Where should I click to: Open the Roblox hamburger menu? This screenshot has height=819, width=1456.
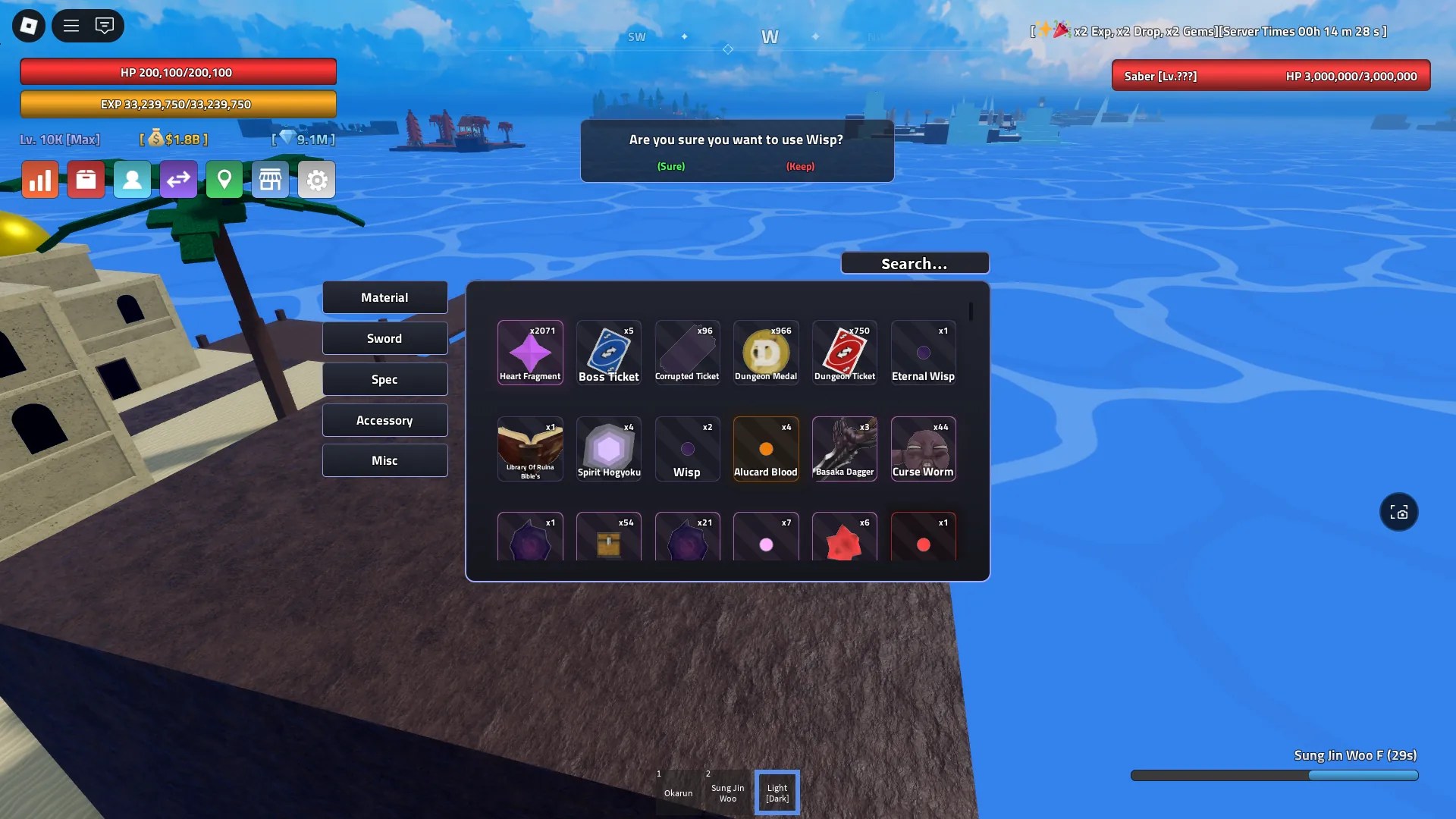pyautogui.click(x=71, y=25)
